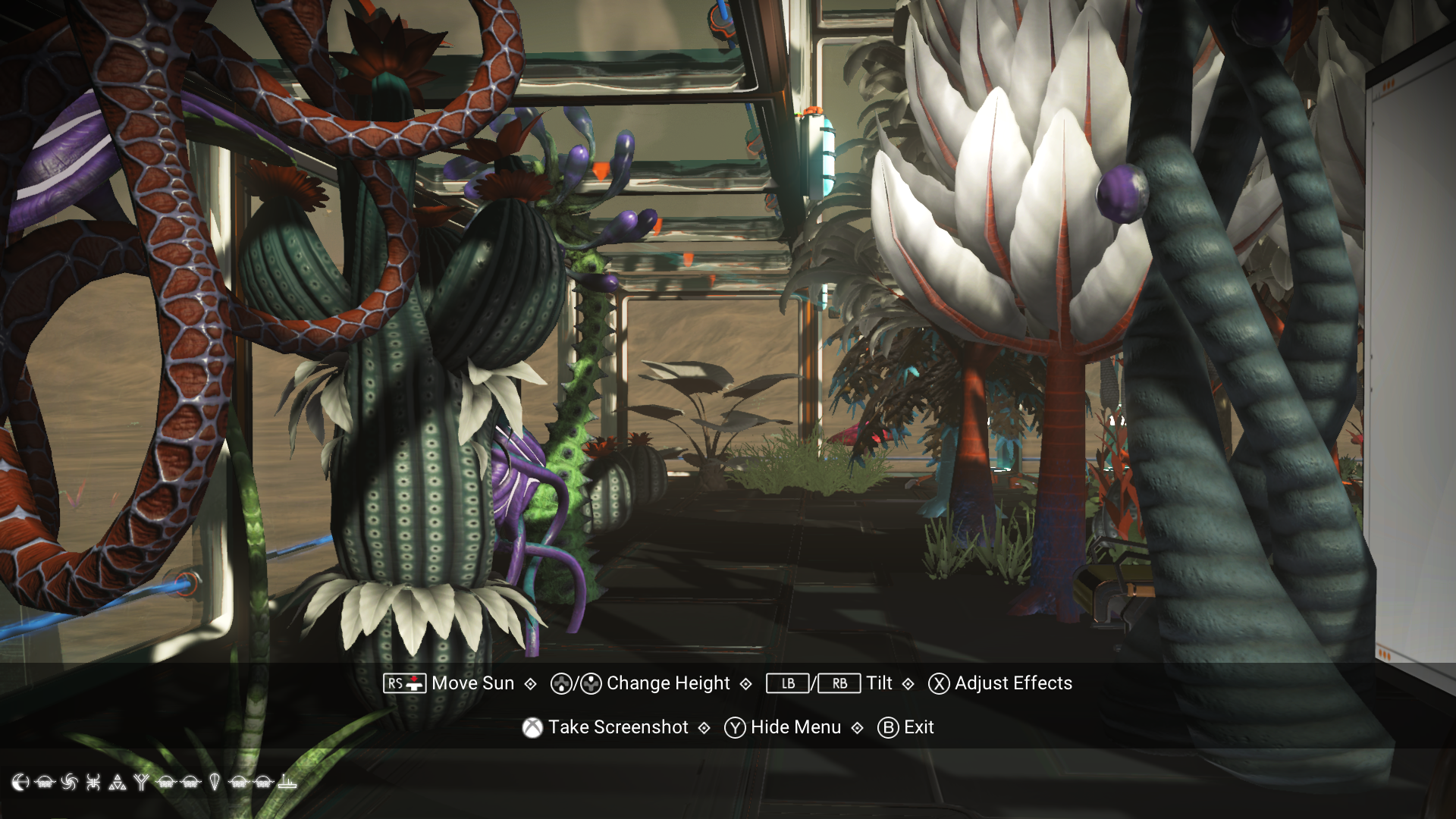Activate the Take Screenshot option
This screenshot has height=819, width=1456.
619,726
